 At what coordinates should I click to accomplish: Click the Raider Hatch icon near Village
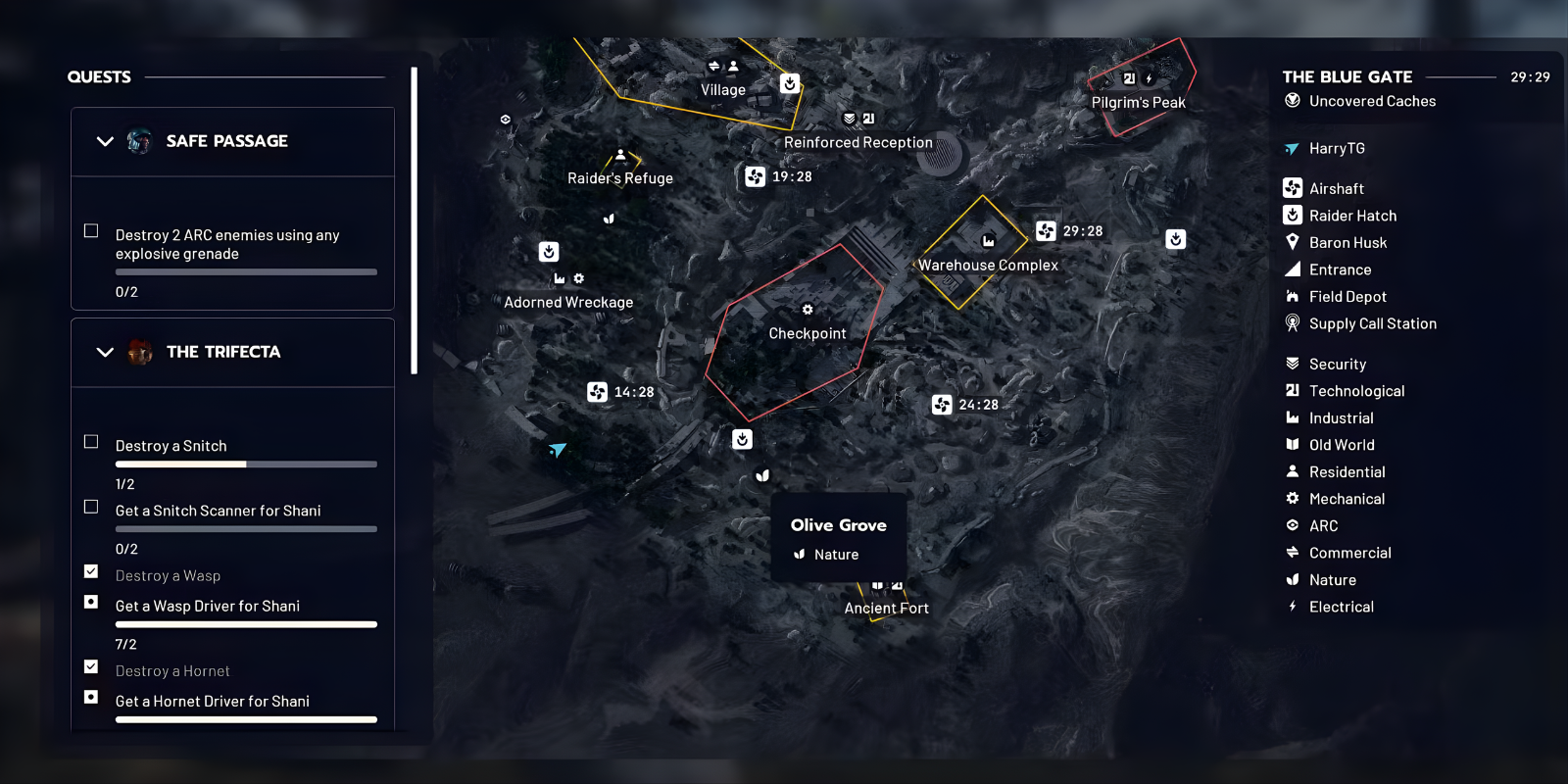789,82
